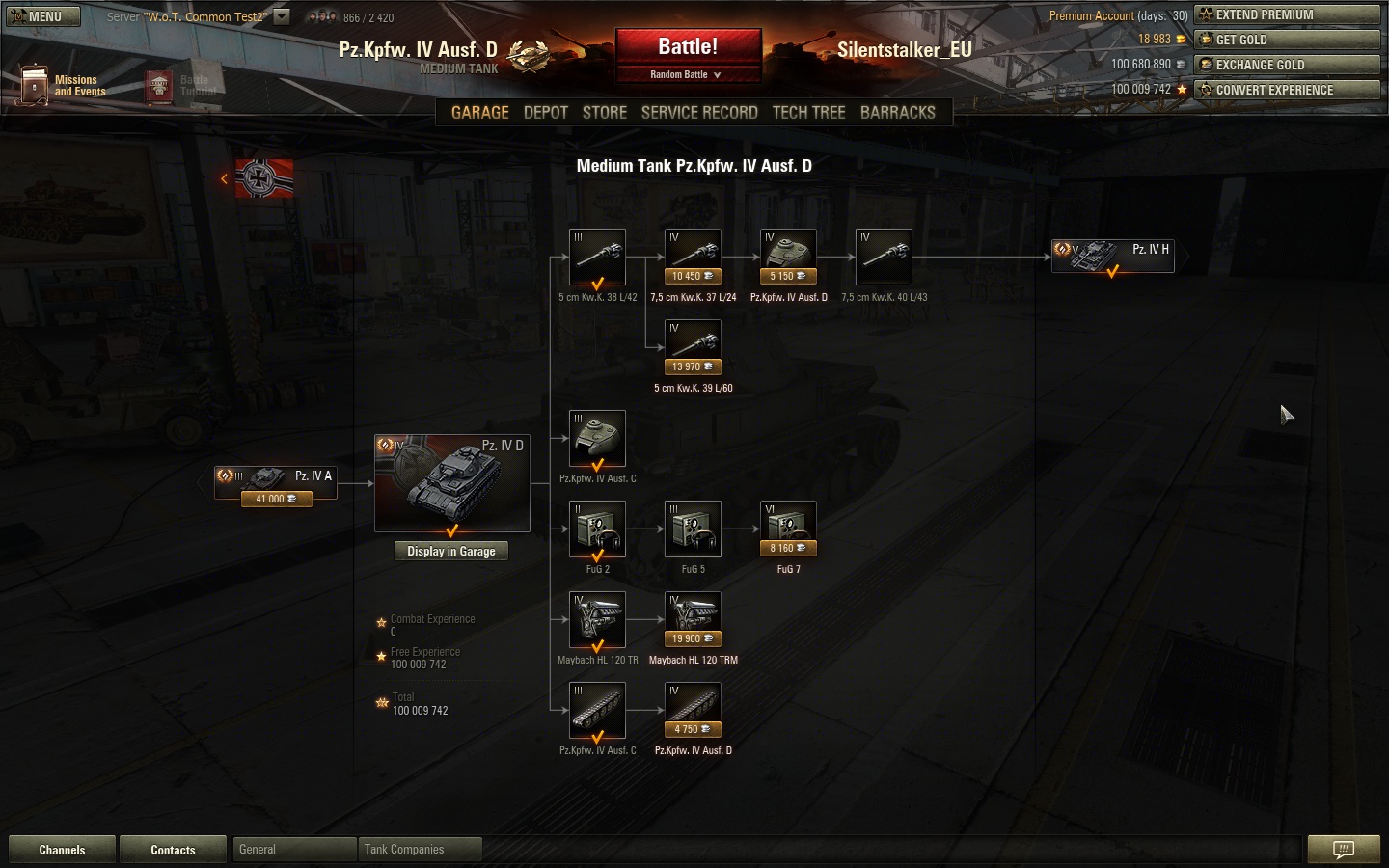Viewport: 1389px width, 868px height.
Task: Switch to the Depot tab
Action: (545, 112)
